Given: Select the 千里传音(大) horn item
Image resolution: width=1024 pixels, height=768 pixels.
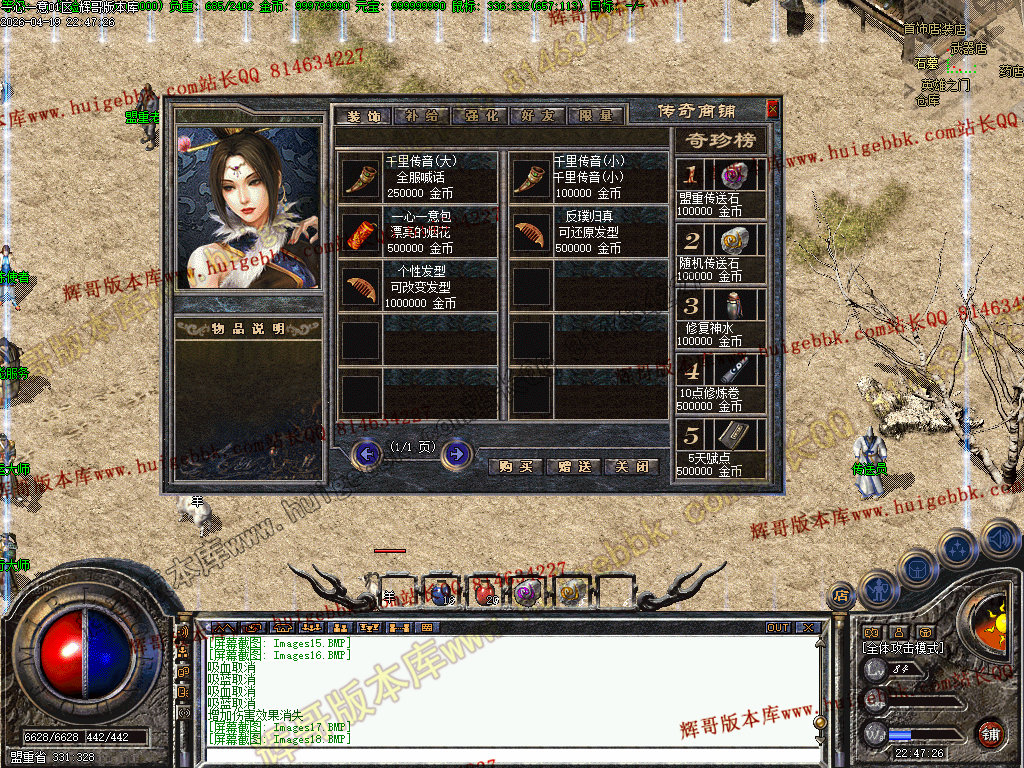Looking at the screenshot, I should click(x=360, y=177).
